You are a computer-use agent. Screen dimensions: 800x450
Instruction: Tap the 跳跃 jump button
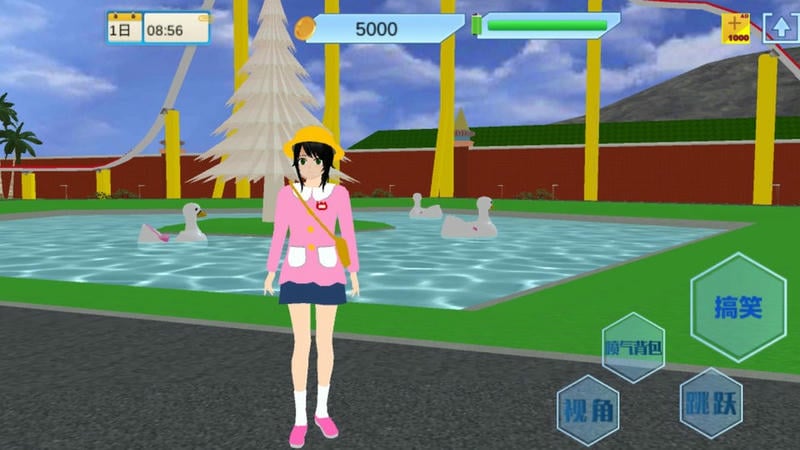point(711,403)
